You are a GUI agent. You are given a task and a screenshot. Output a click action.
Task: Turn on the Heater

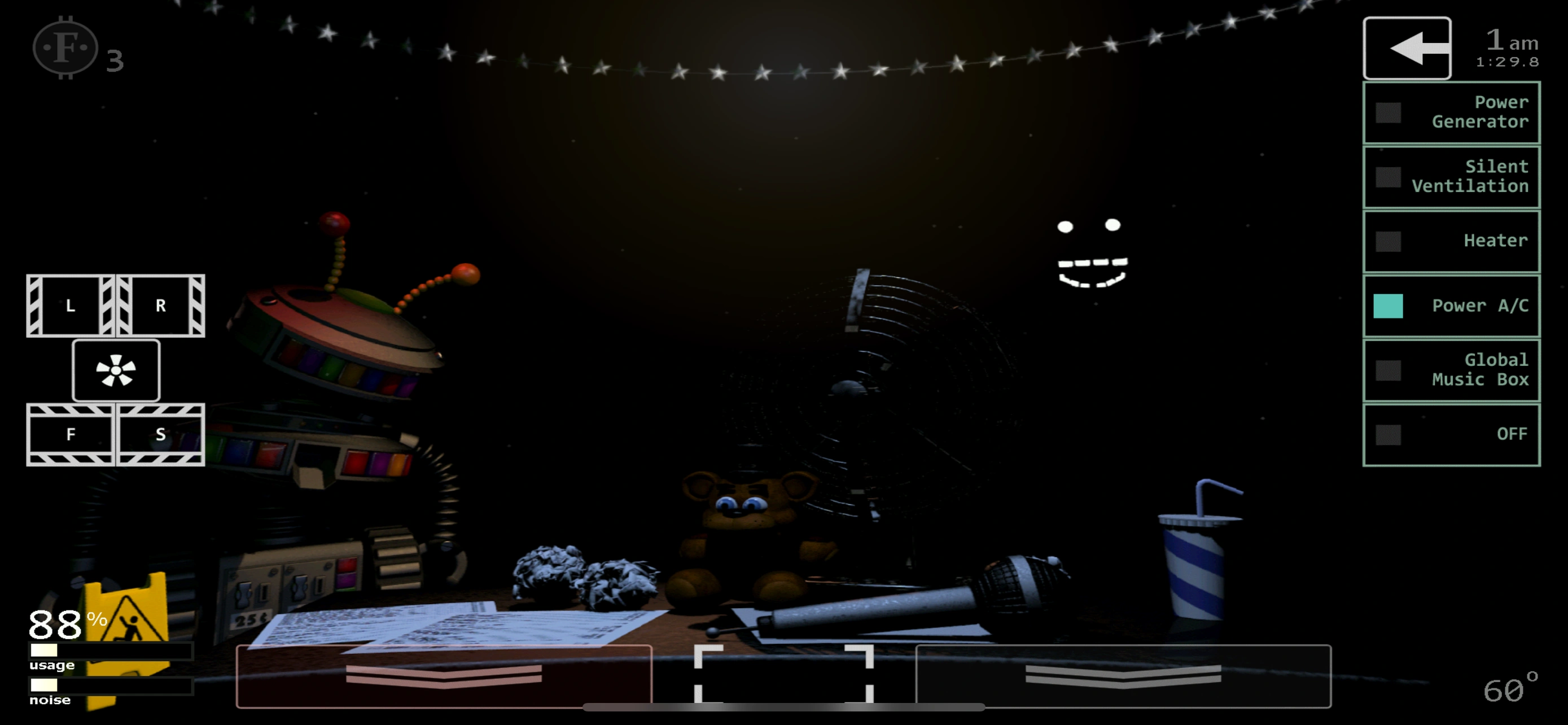coord(1451,241)
